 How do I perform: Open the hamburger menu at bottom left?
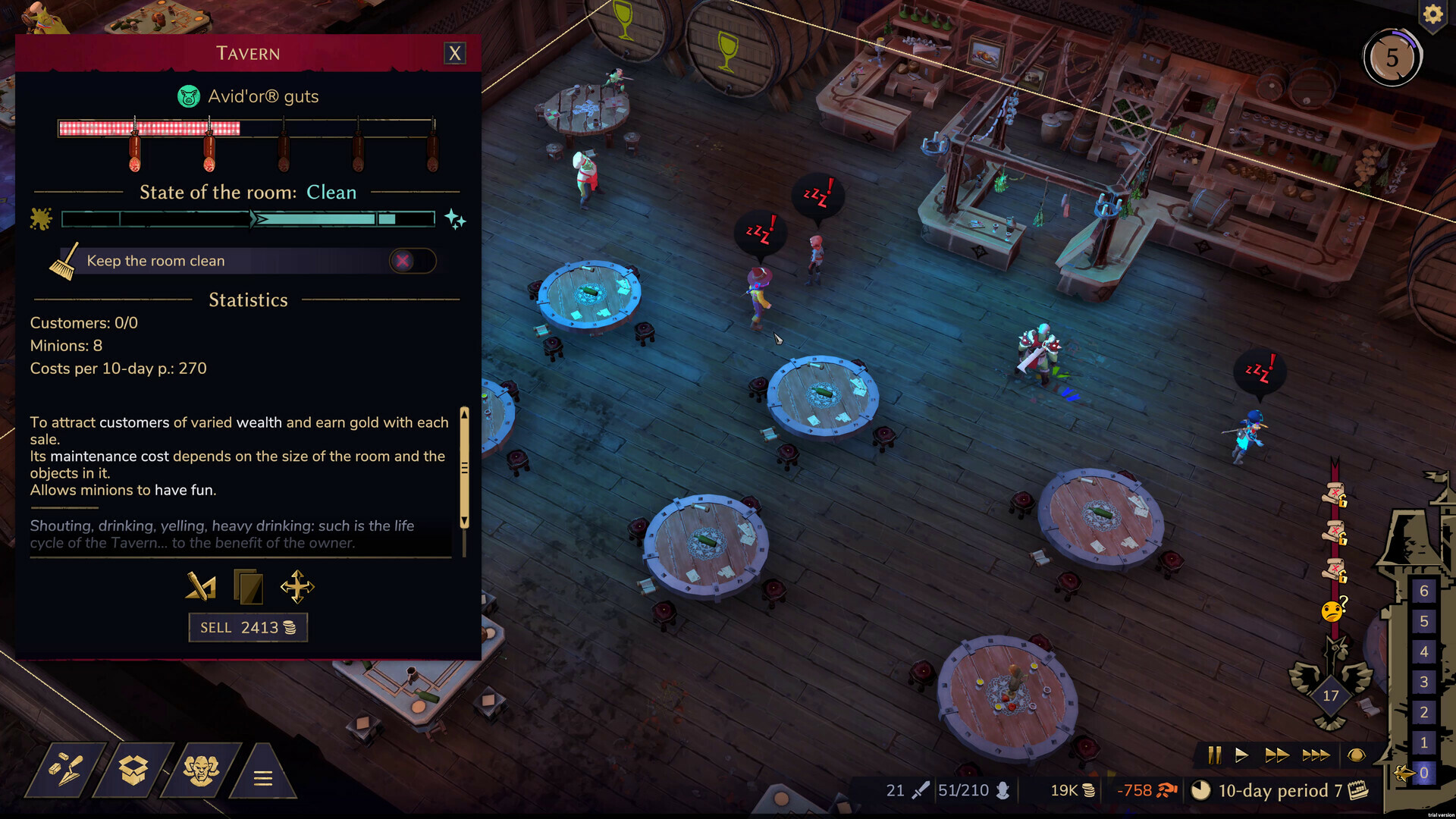(264, 777)
